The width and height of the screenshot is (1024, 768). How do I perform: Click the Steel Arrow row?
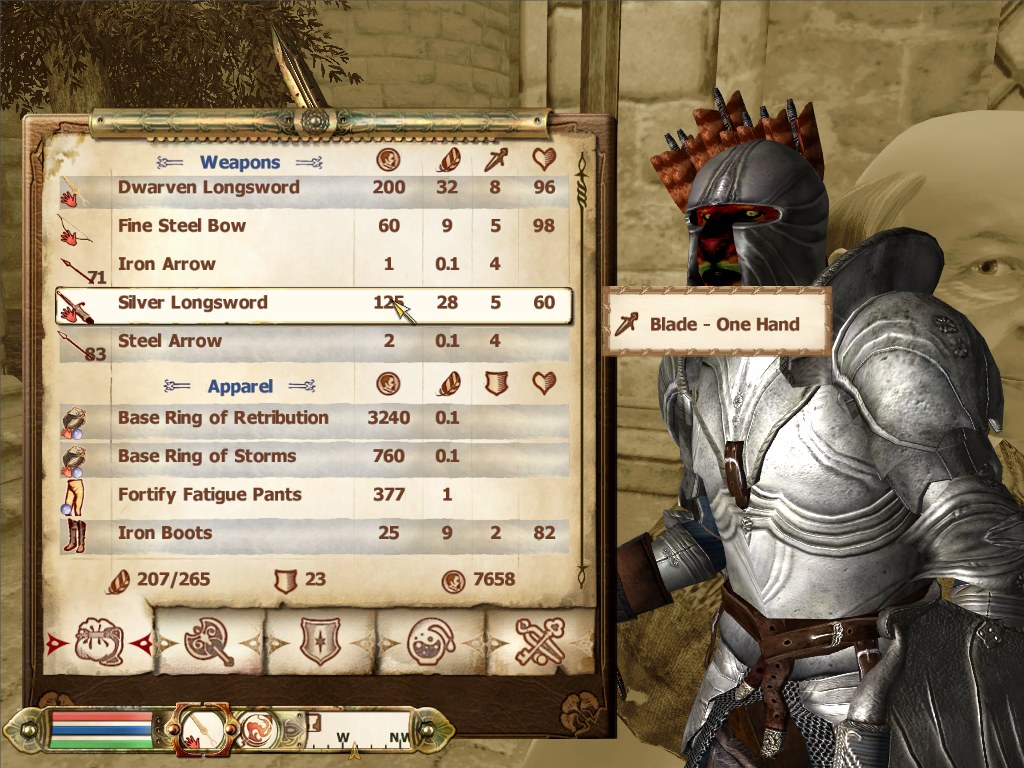coord(170,341)
